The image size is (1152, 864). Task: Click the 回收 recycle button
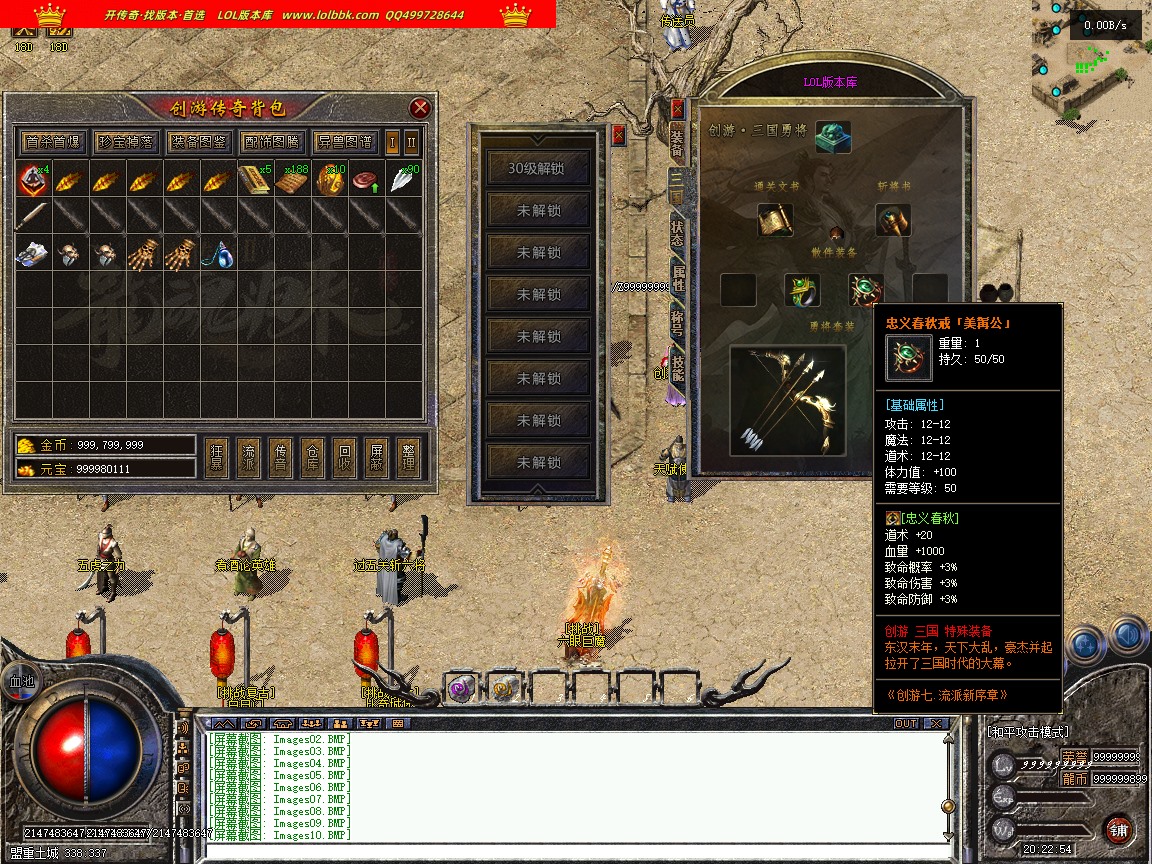pyautogui.click(x=344, y=458)
